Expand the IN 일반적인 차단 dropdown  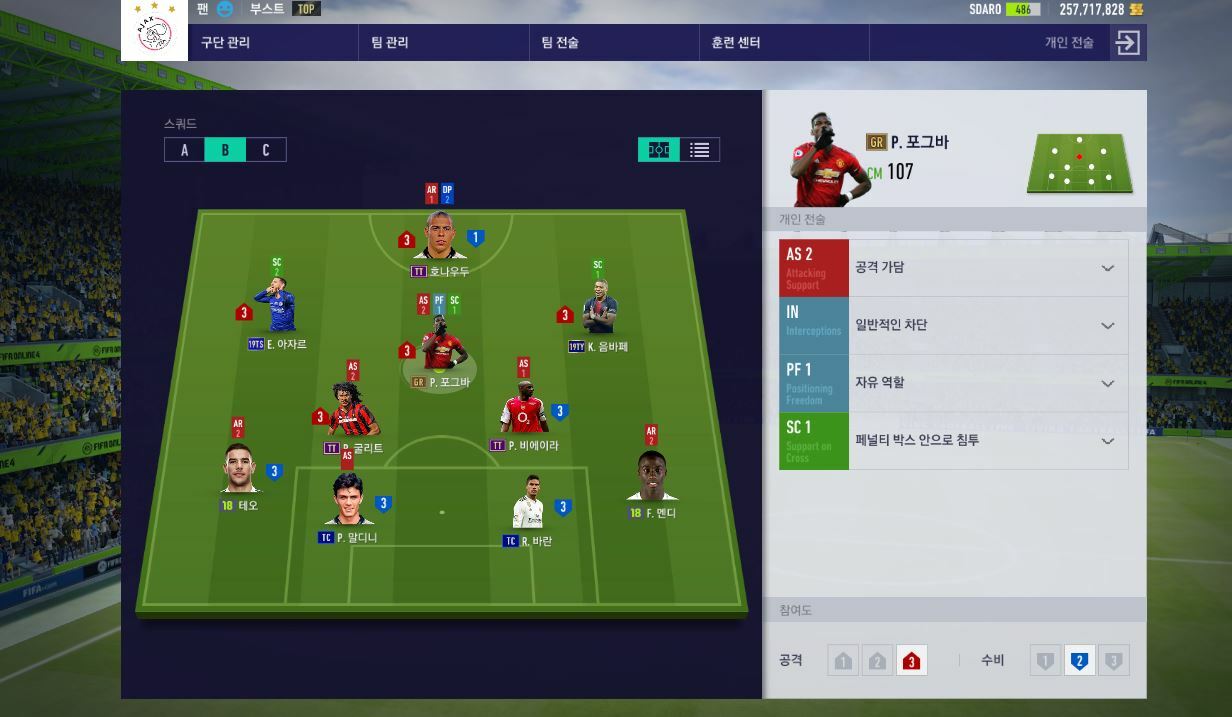point(1107,326)
